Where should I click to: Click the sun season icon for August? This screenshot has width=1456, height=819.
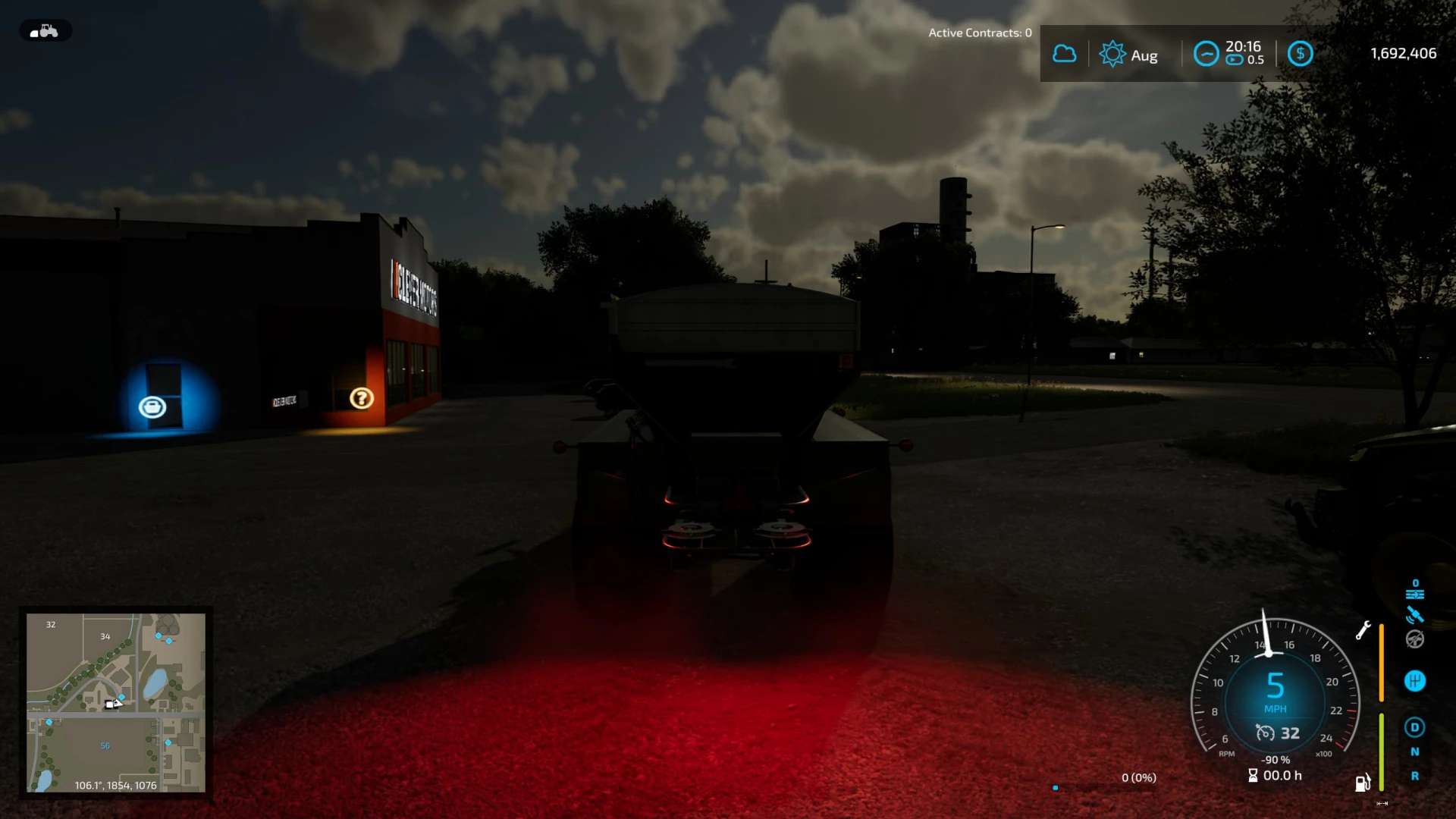[1112, 54]
